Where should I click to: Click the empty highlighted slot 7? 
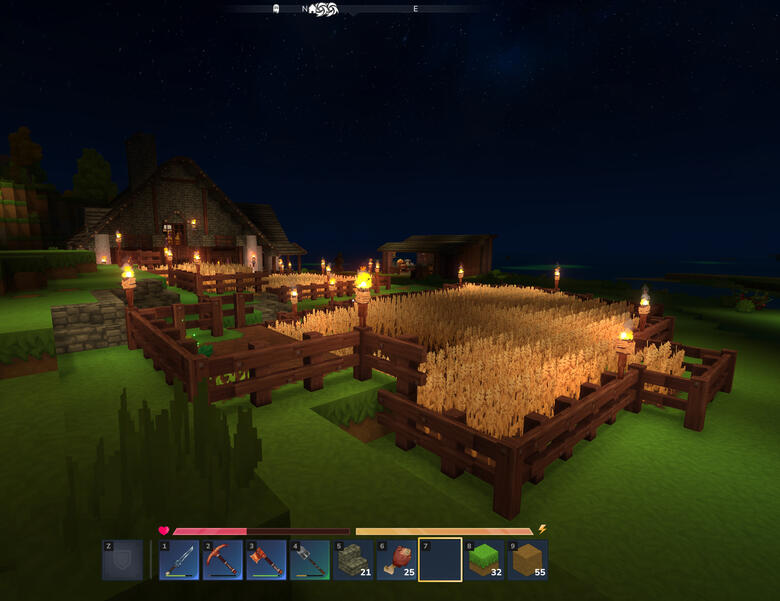click(440, 560)
